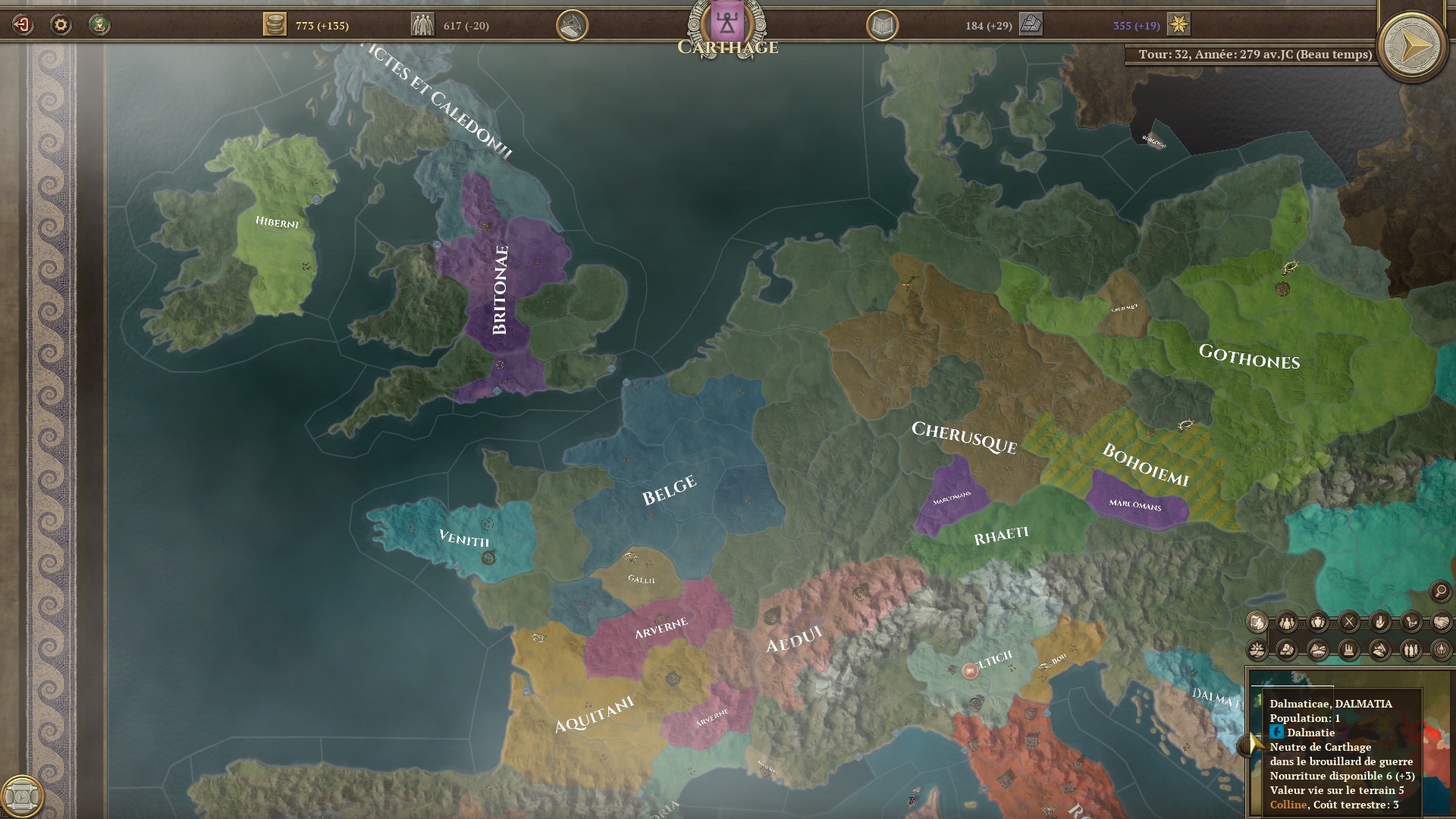
Task: Select the amphorae map filter
Action: point(1318,623)
